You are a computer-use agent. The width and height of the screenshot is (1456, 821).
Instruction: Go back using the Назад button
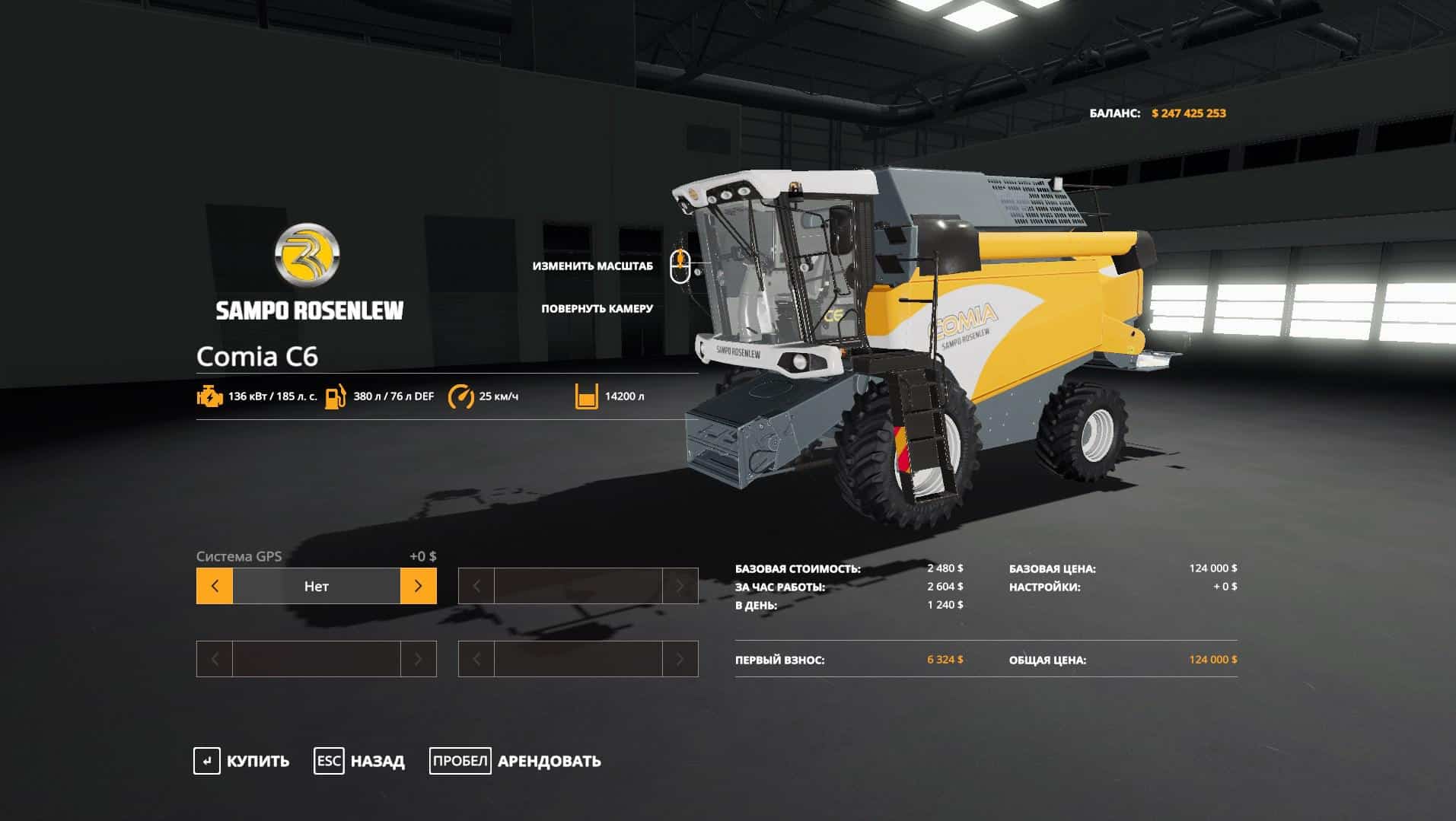(x=359, y=761)
